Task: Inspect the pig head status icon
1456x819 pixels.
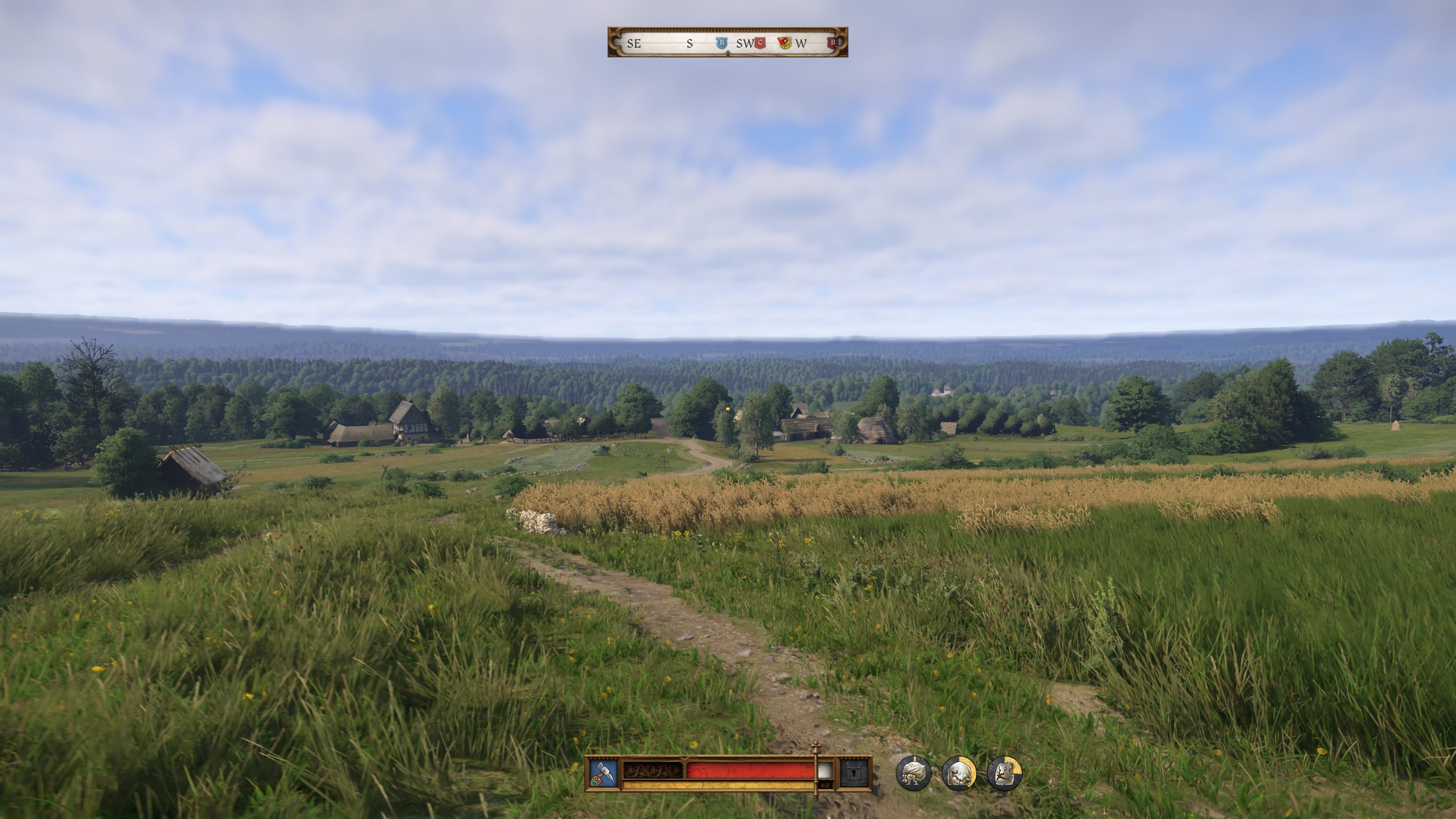Action: point(959,773)
